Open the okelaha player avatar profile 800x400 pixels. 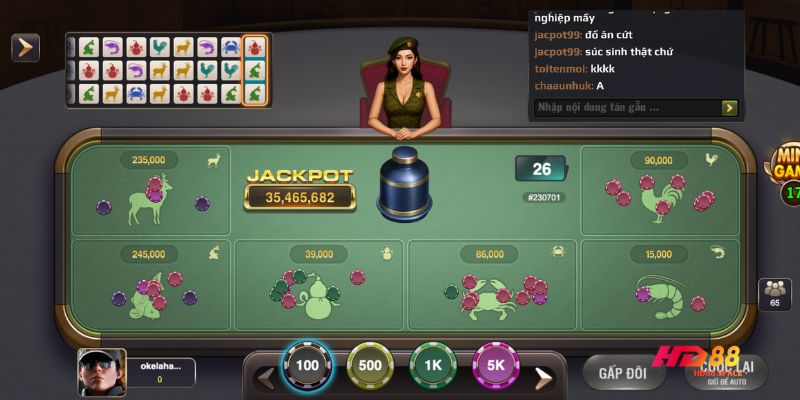tap(101, 372)
